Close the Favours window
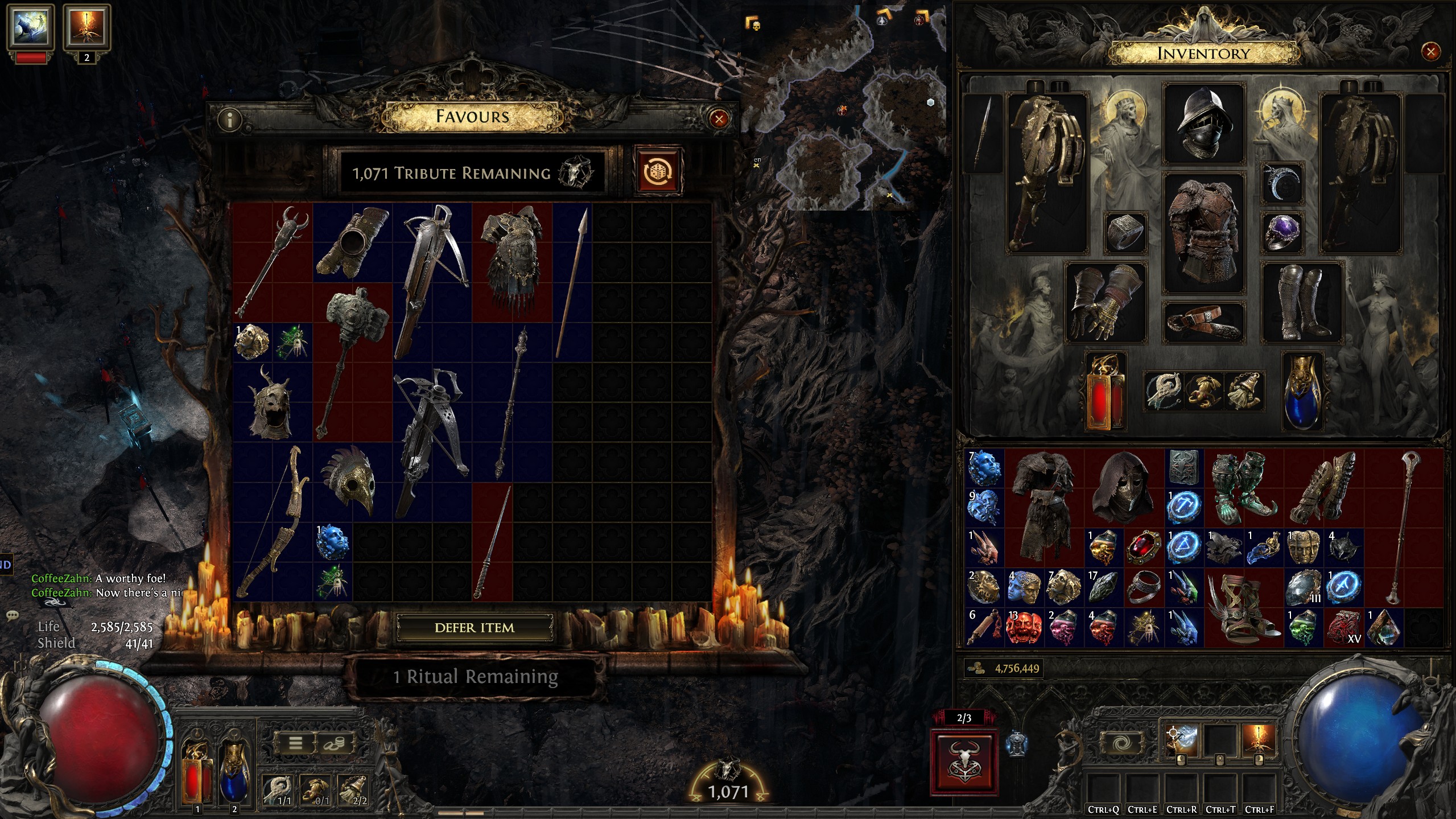The height and width of the screenshot is (819, 1456). point(718,120)
